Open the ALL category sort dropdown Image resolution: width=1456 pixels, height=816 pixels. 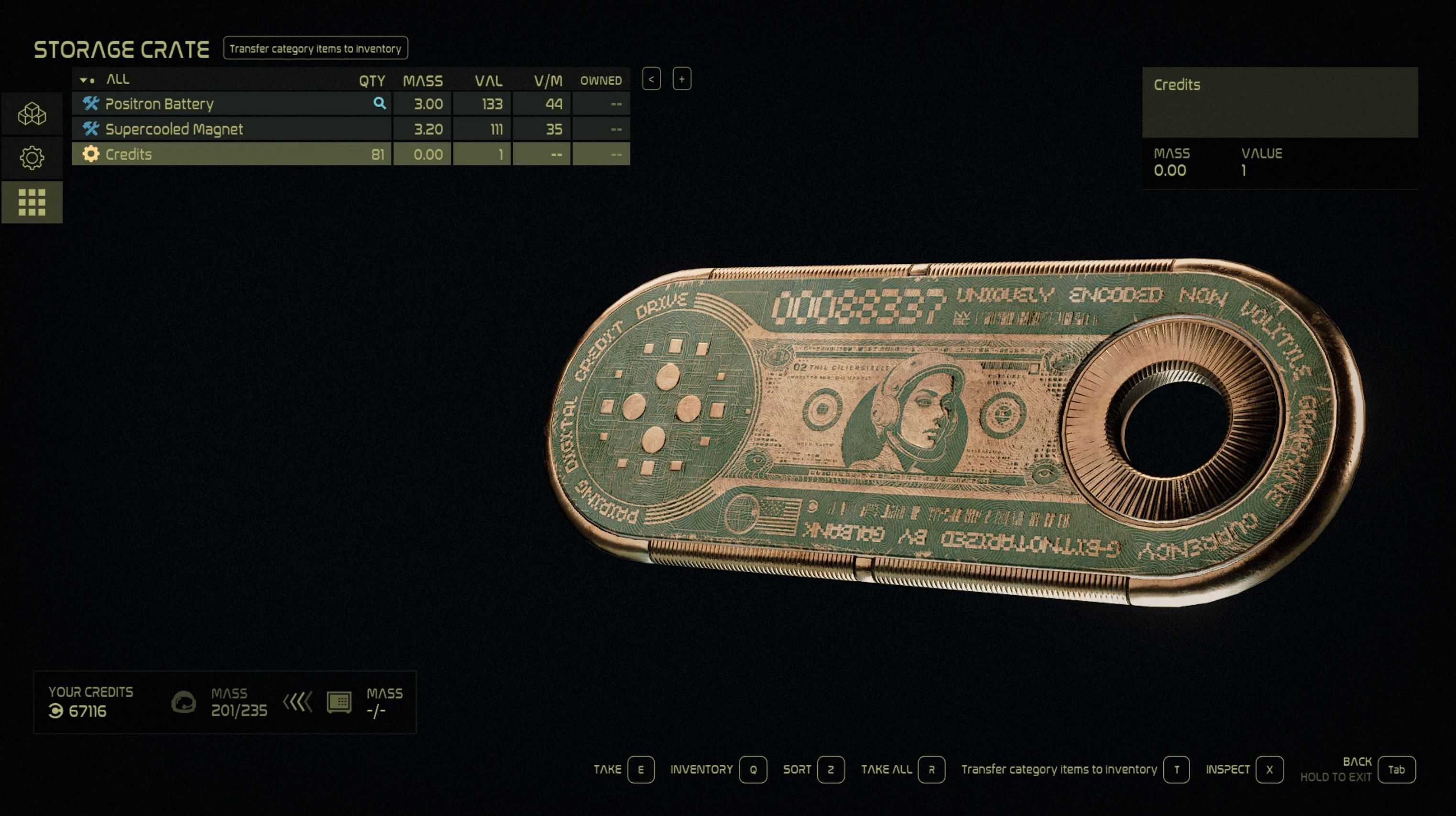click(x=88, y=80)
